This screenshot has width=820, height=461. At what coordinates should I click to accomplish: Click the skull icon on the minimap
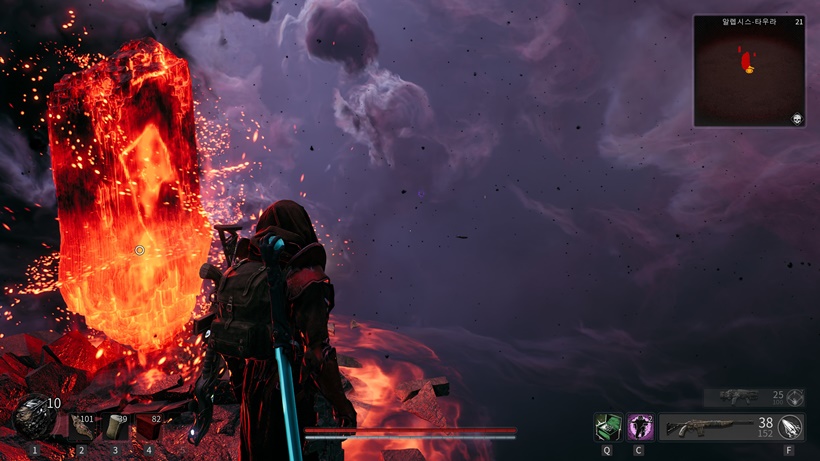pyautogui.click(x=798, y=118)
